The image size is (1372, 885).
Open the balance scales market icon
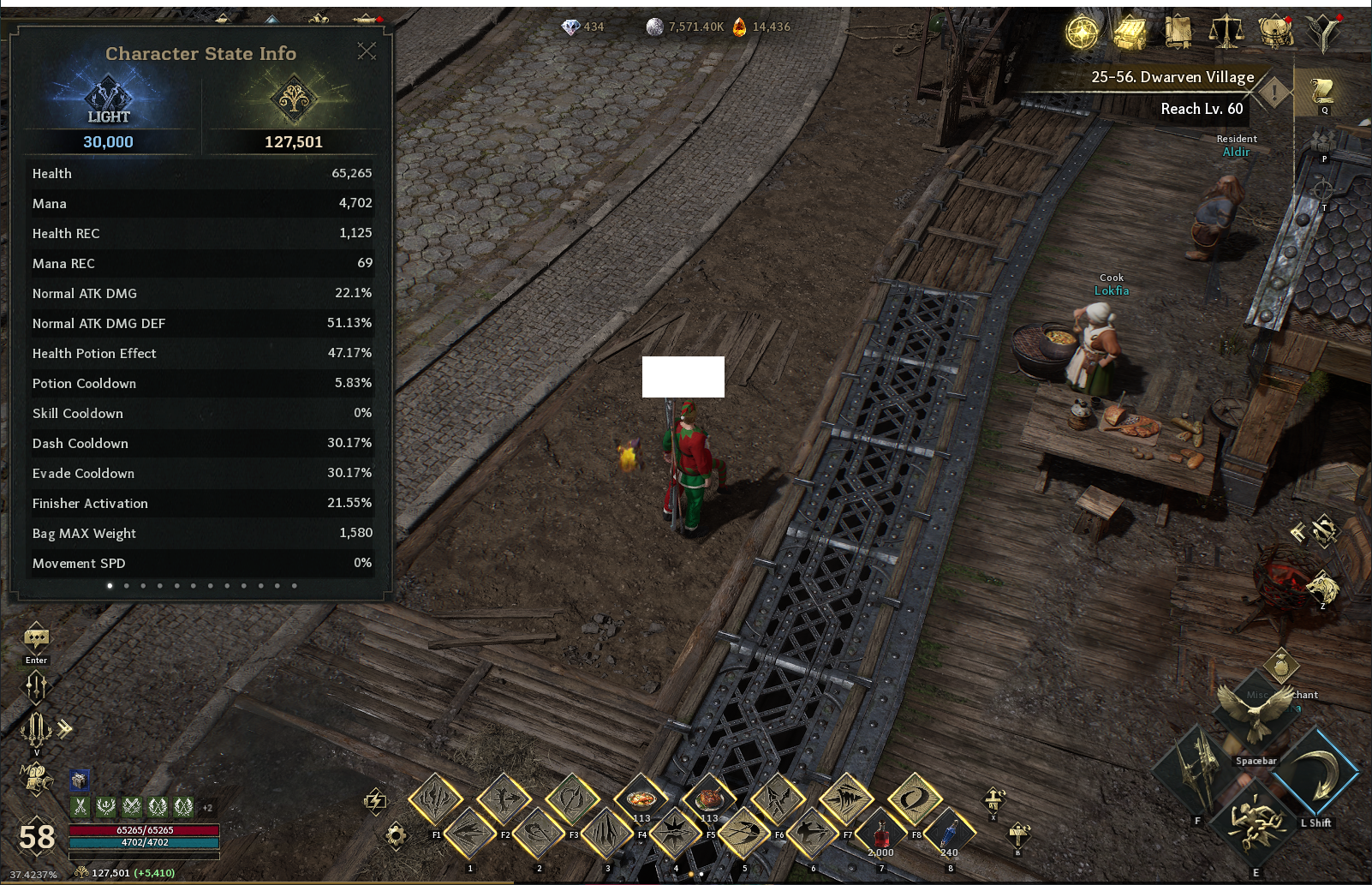pyautogui.click(x=1226, y=33)
